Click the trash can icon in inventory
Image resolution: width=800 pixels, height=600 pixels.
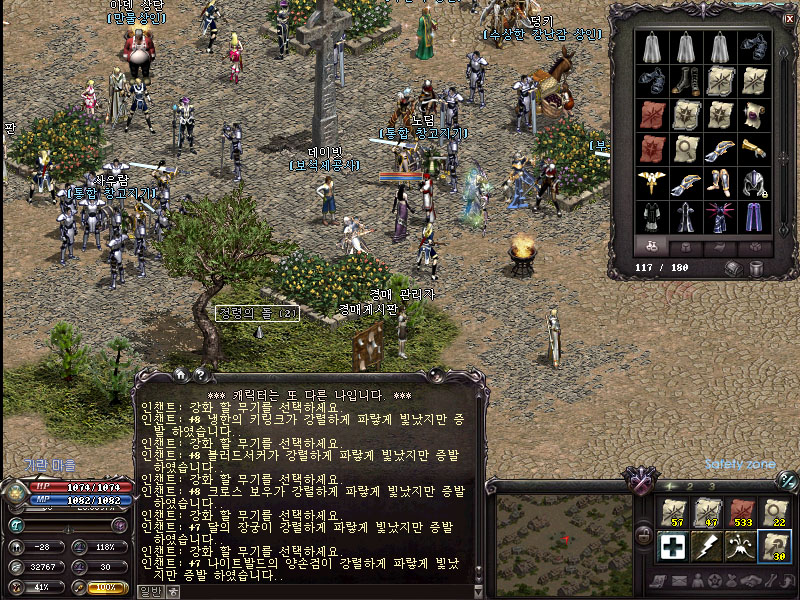(x=756, y=268)
